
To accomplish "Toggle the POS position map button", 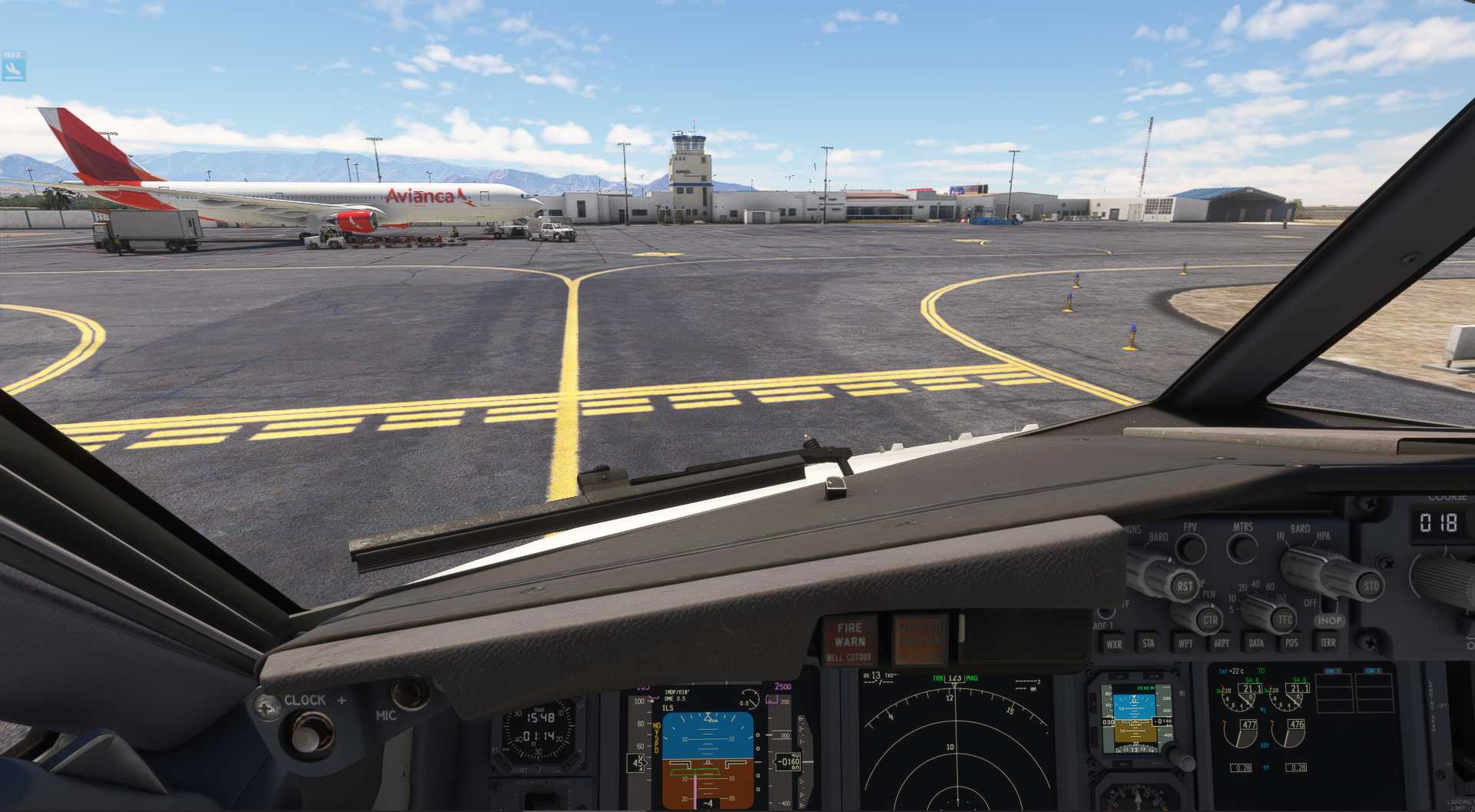I will coord(1292,643).
